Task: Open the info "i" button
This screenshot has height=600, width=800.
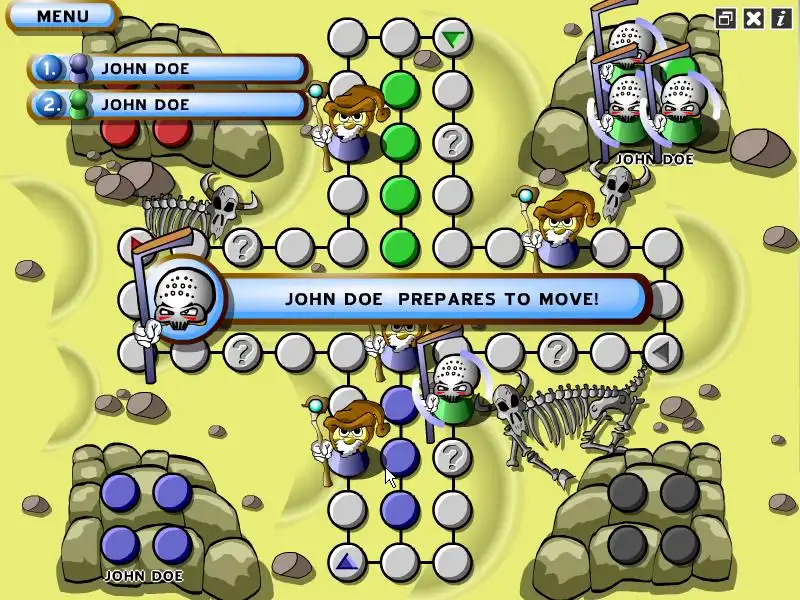Action: point(780,17)
